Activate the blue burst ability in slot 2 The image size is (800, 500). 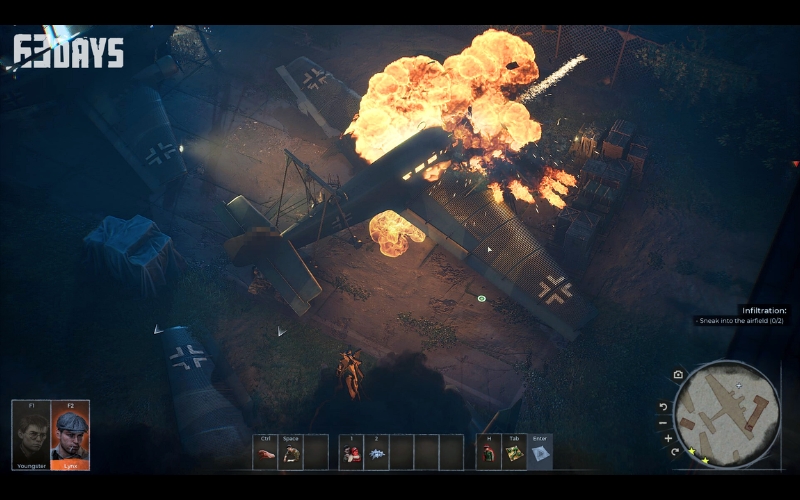point(377,454)
